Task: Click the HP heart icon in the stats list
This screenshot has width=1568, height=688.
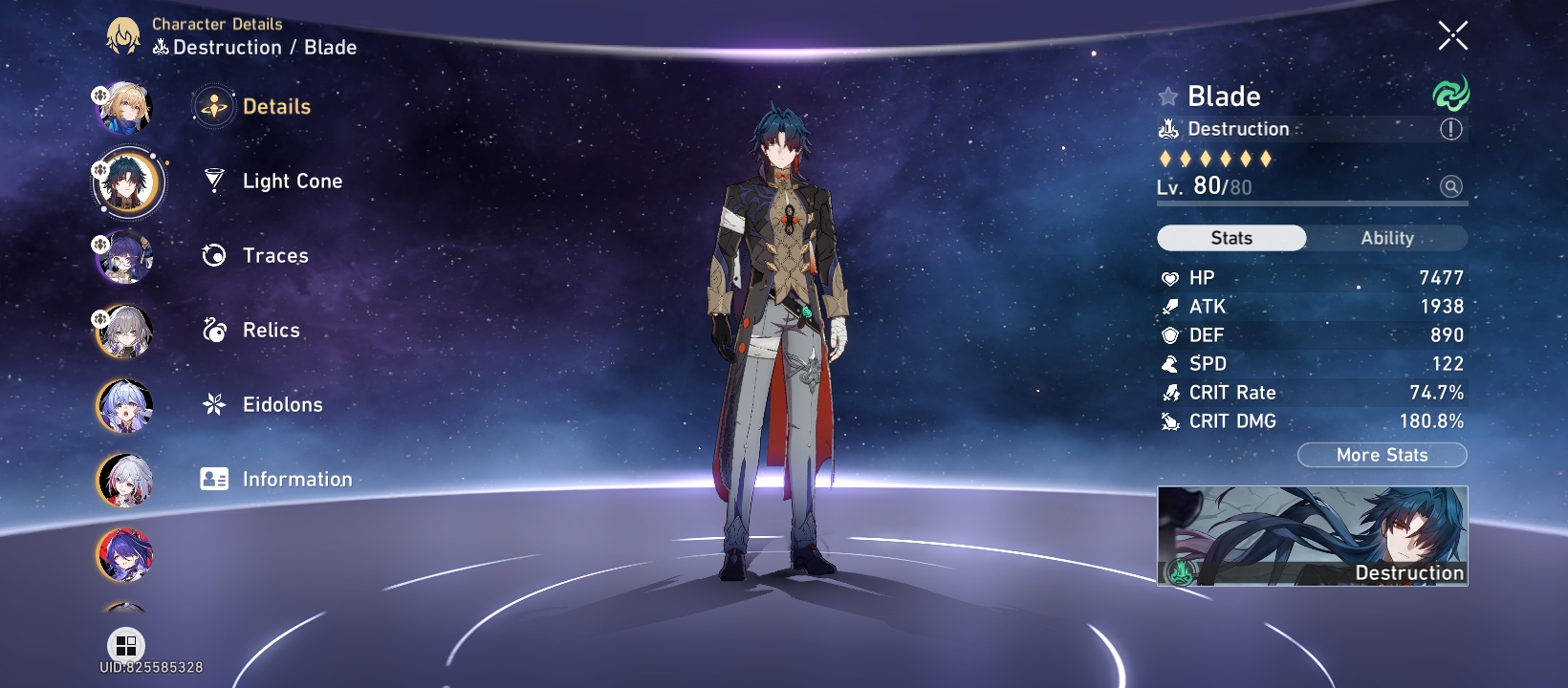Action: point(1169,277)
